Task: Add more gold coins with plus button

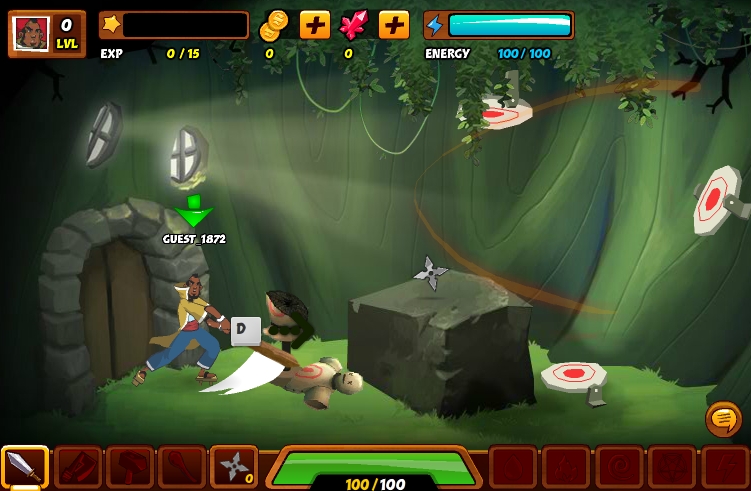Action: (x=314, y=25)
